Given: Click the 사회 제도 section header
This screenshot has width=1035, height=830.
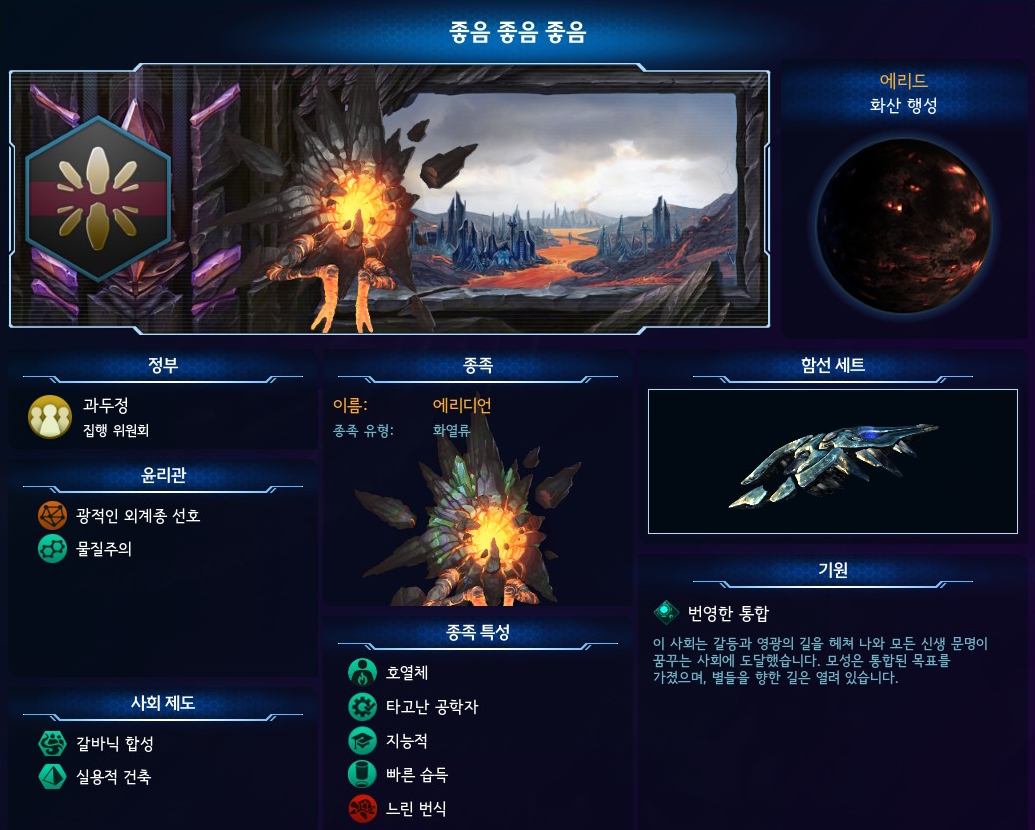Looking at the screenshot, I should [162, 703].
